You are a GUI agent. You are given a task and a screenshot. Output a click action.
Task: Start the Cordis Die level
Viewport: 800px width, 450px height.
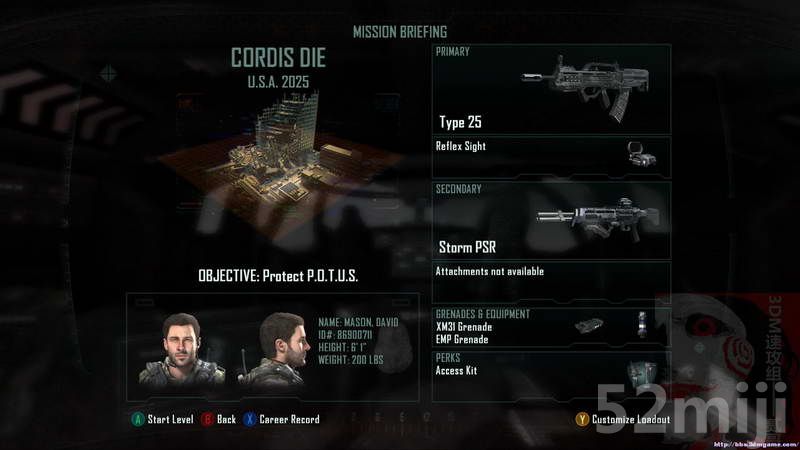163,419
